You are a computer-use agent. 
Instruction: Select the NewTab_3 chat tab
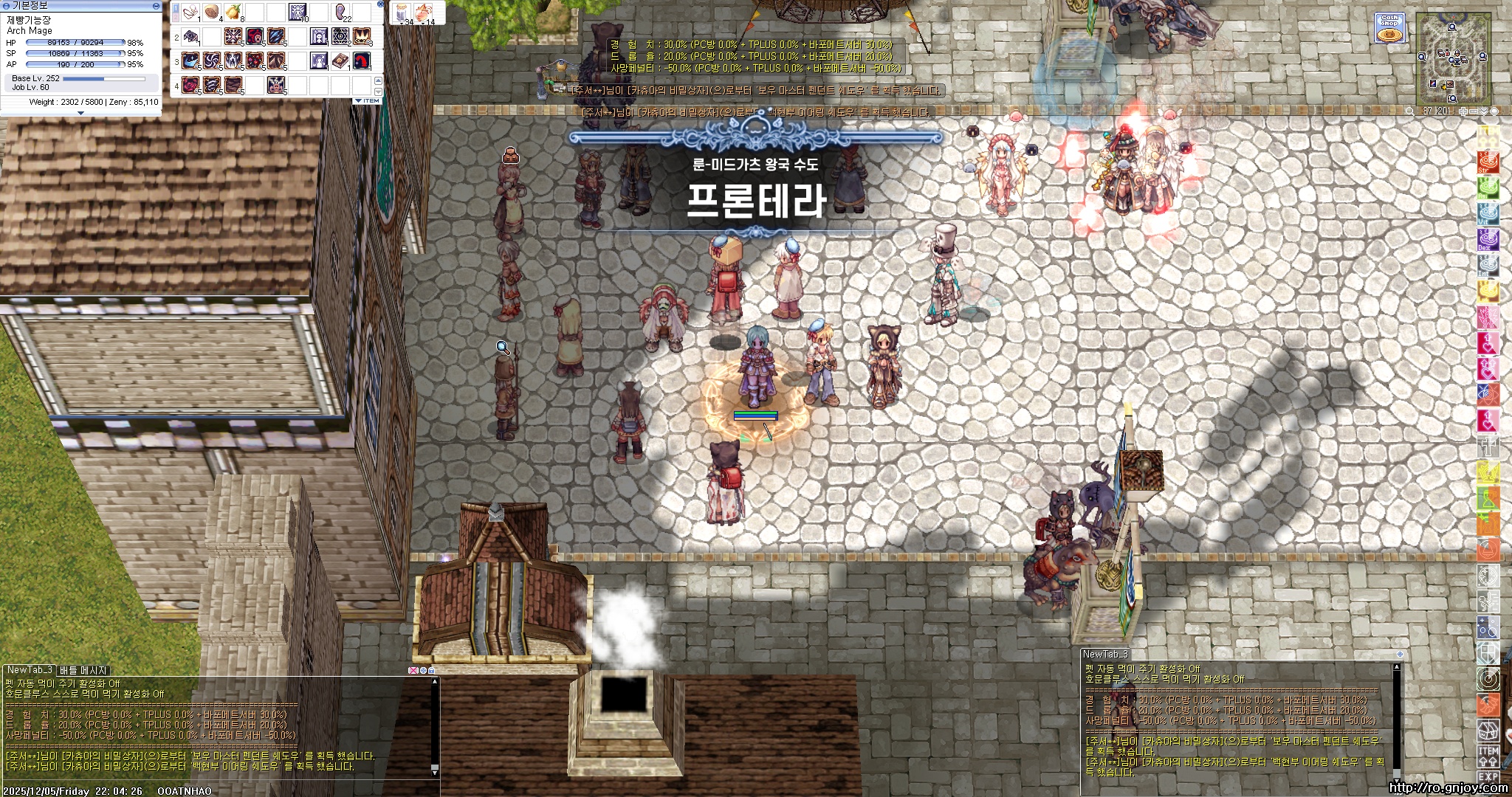click(x=30, y=670)
